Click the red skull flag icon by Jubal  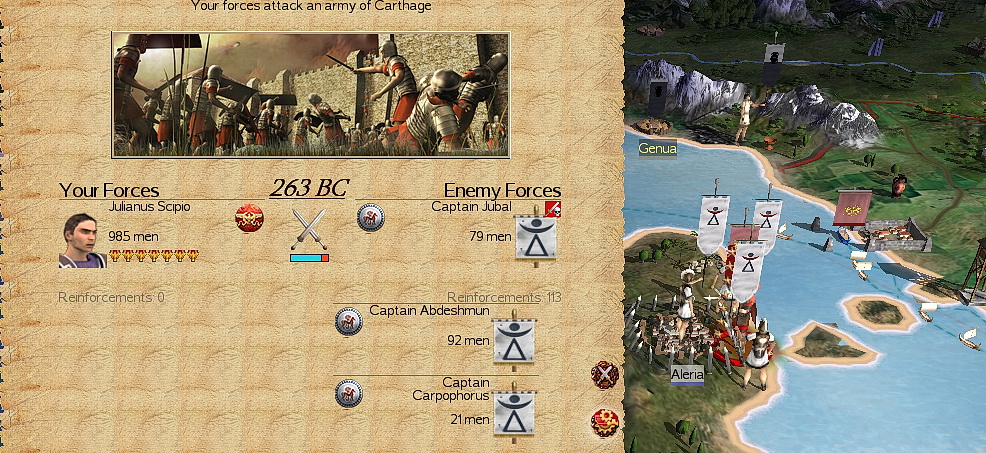tap(554, 209)
